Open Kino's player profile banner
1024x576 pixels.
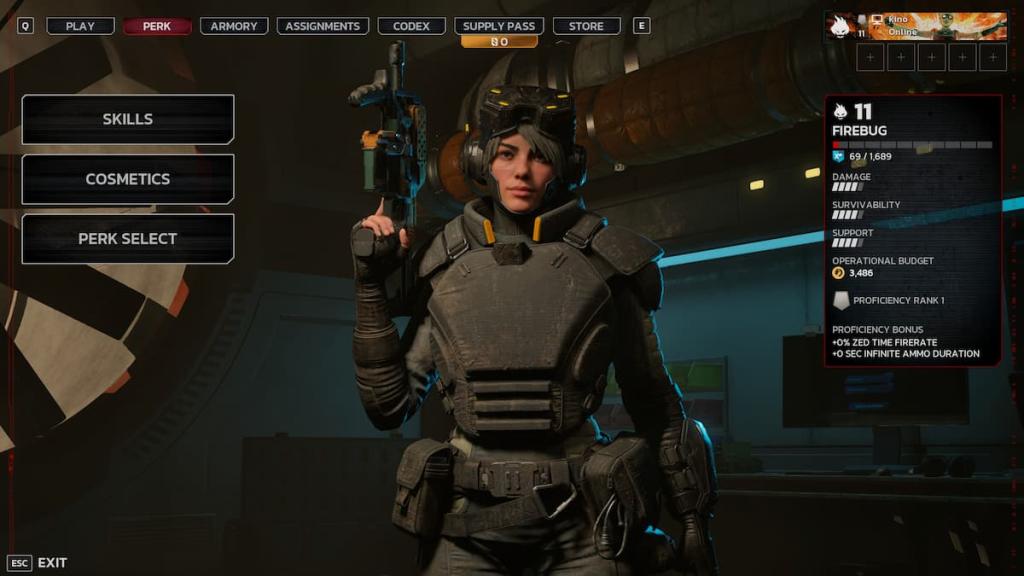(x=915, y=26)
